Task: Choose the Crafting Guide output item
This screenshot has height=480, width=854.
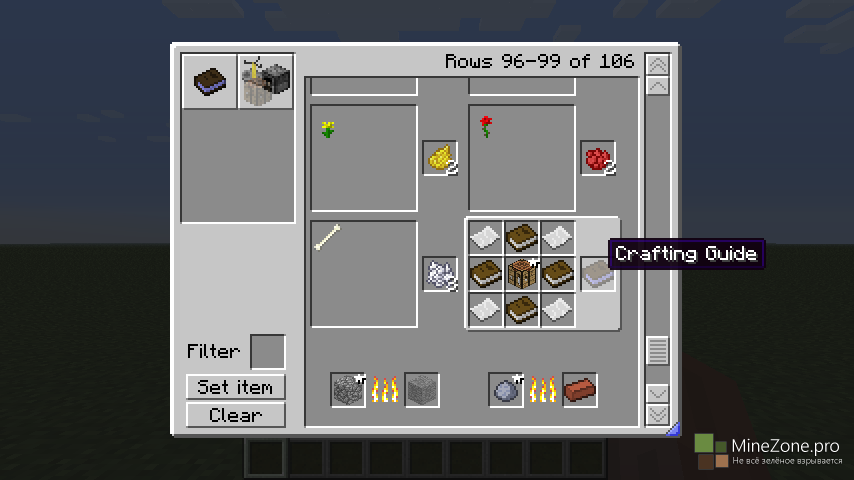Action: tap(598, 273)
